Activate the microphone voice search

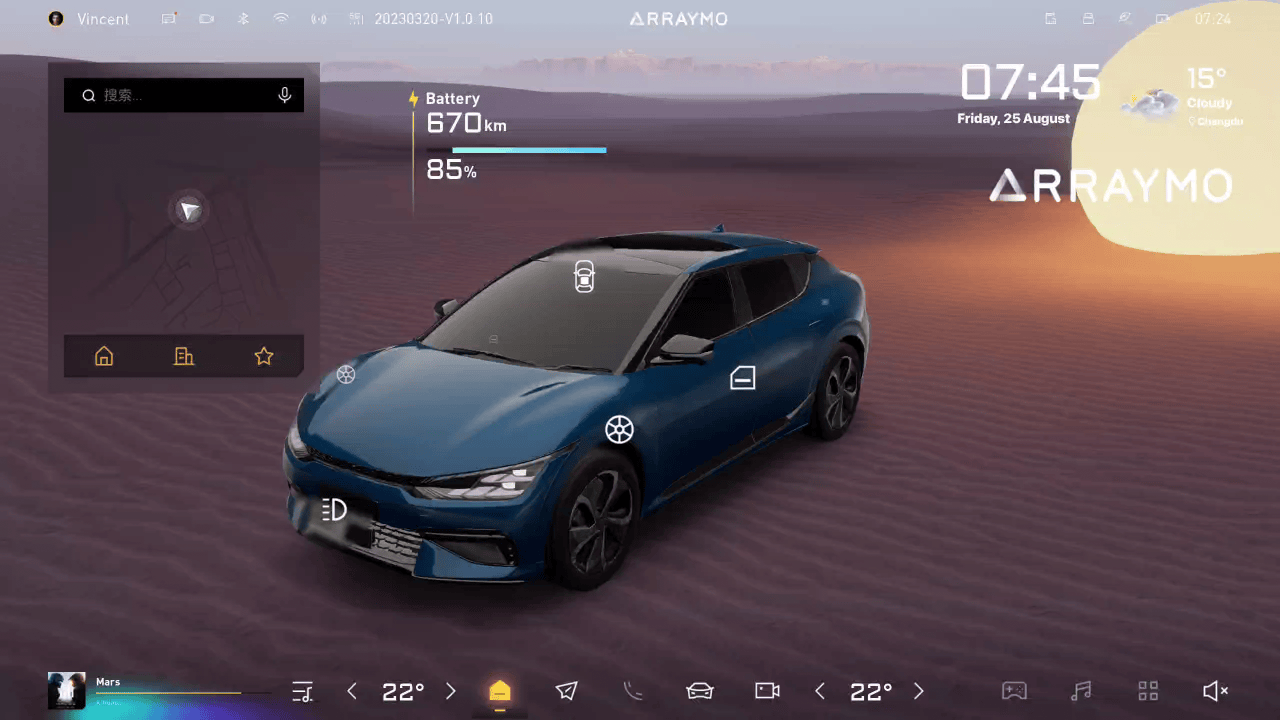(285, 95)
